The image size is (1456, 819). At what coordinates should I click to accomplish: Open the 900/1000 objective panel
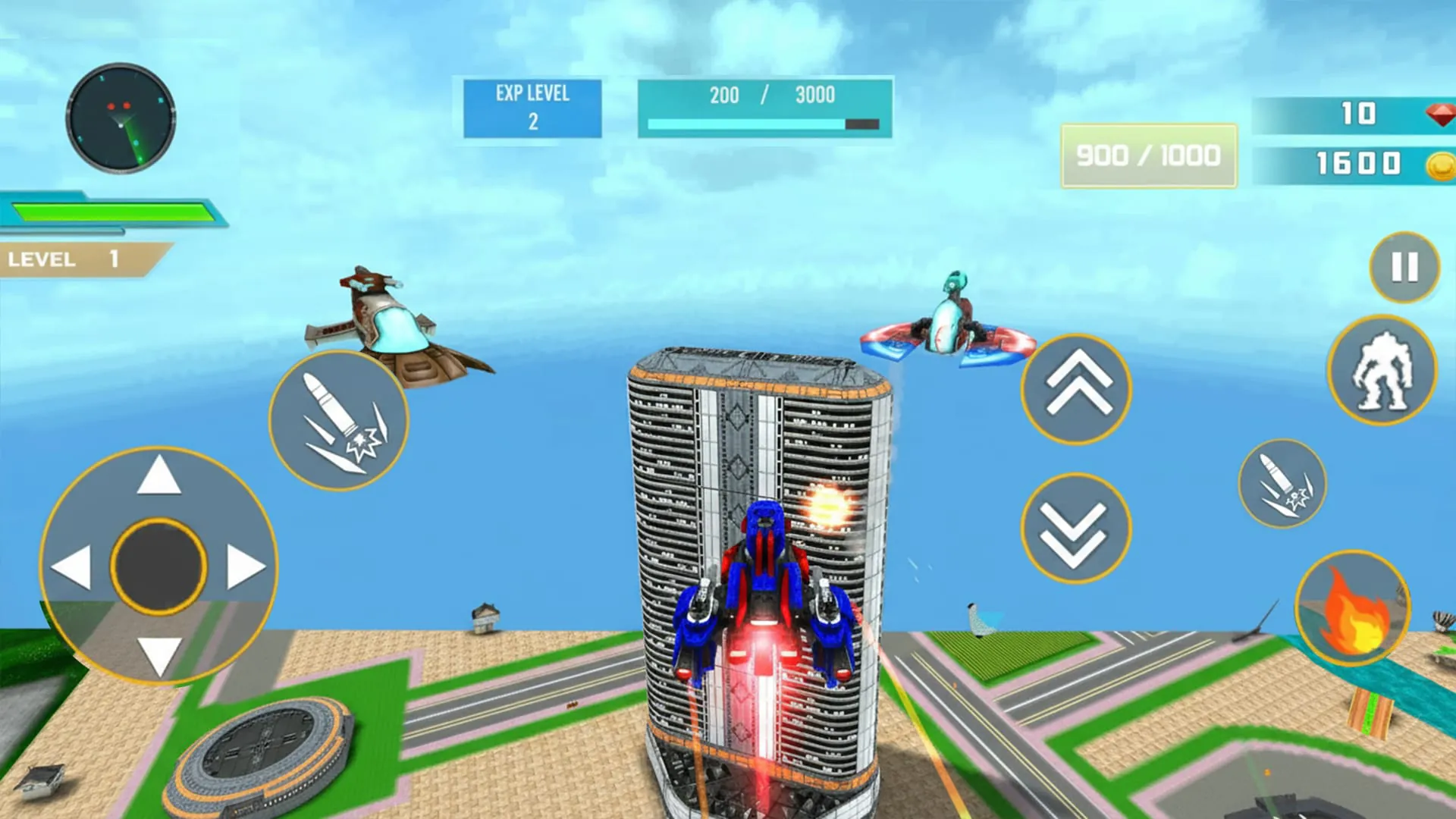pos(1147,154)
